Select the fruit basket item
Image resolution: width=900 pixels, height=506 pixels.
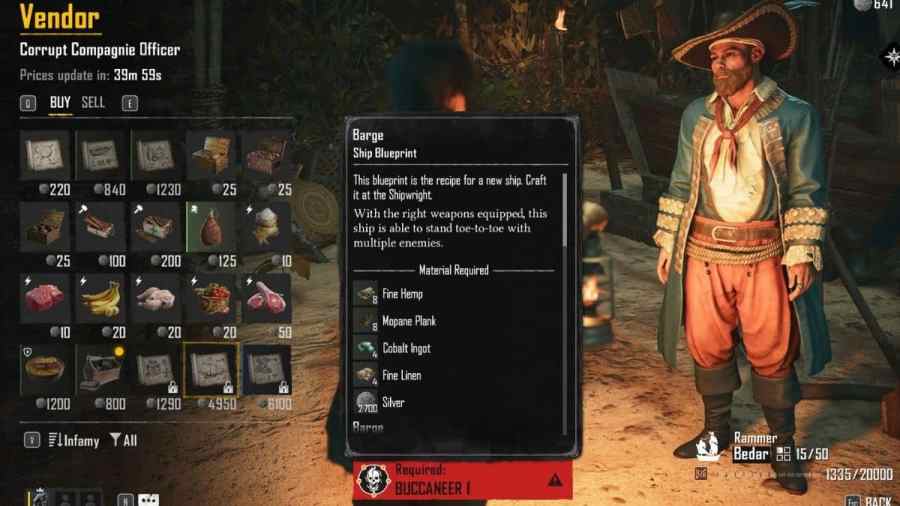click(x=211, y=298)
